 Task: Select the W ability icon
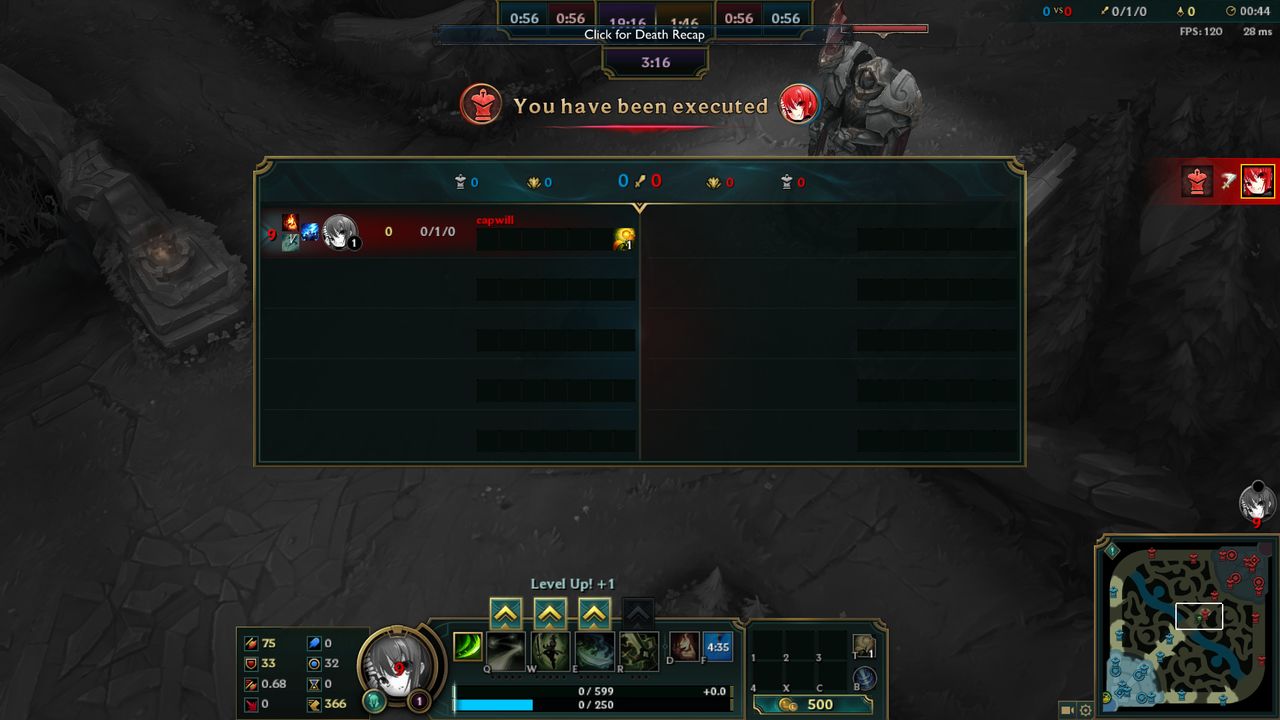[550, 651]
